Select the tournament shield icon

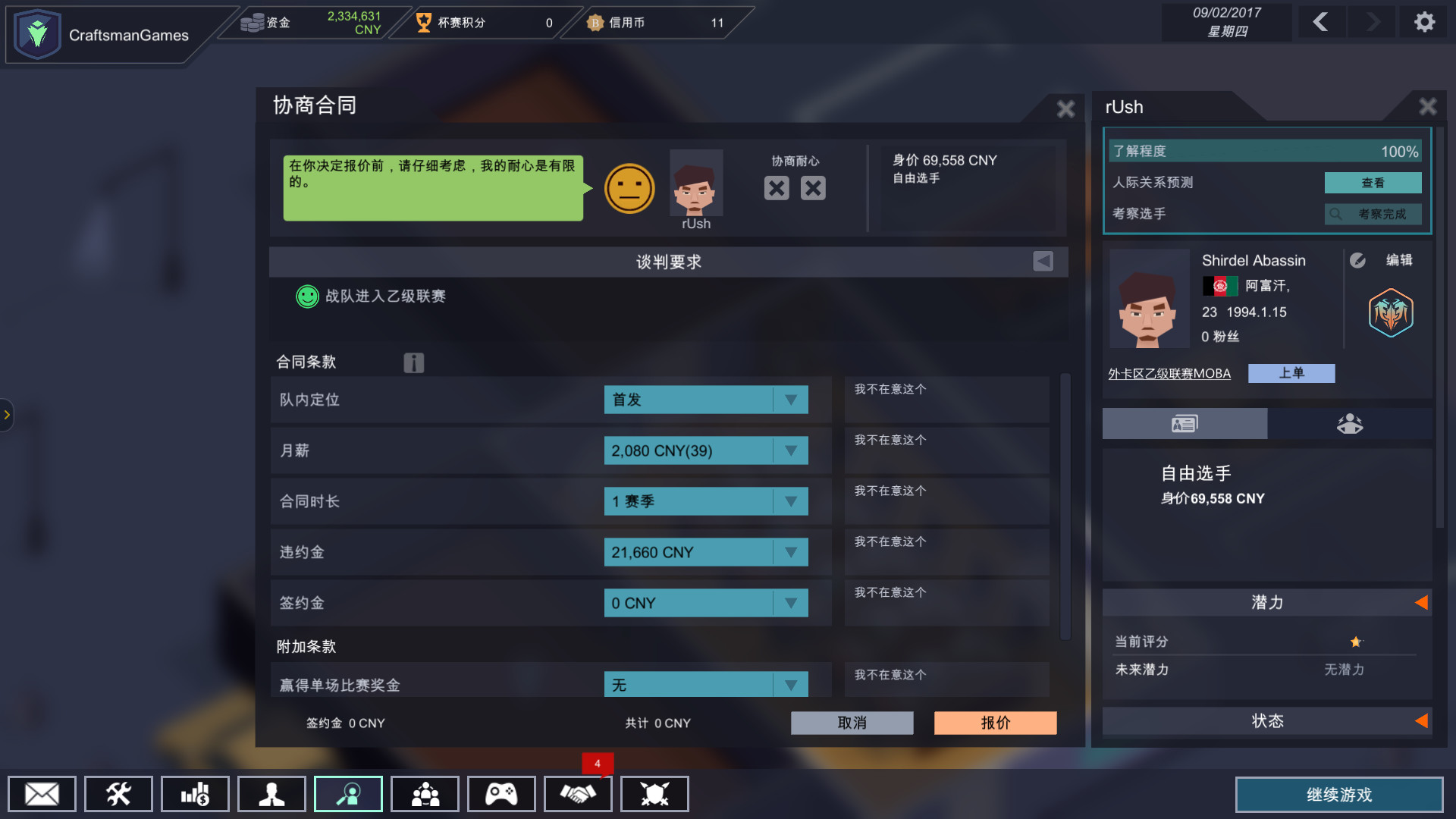[x=654, y=794]
